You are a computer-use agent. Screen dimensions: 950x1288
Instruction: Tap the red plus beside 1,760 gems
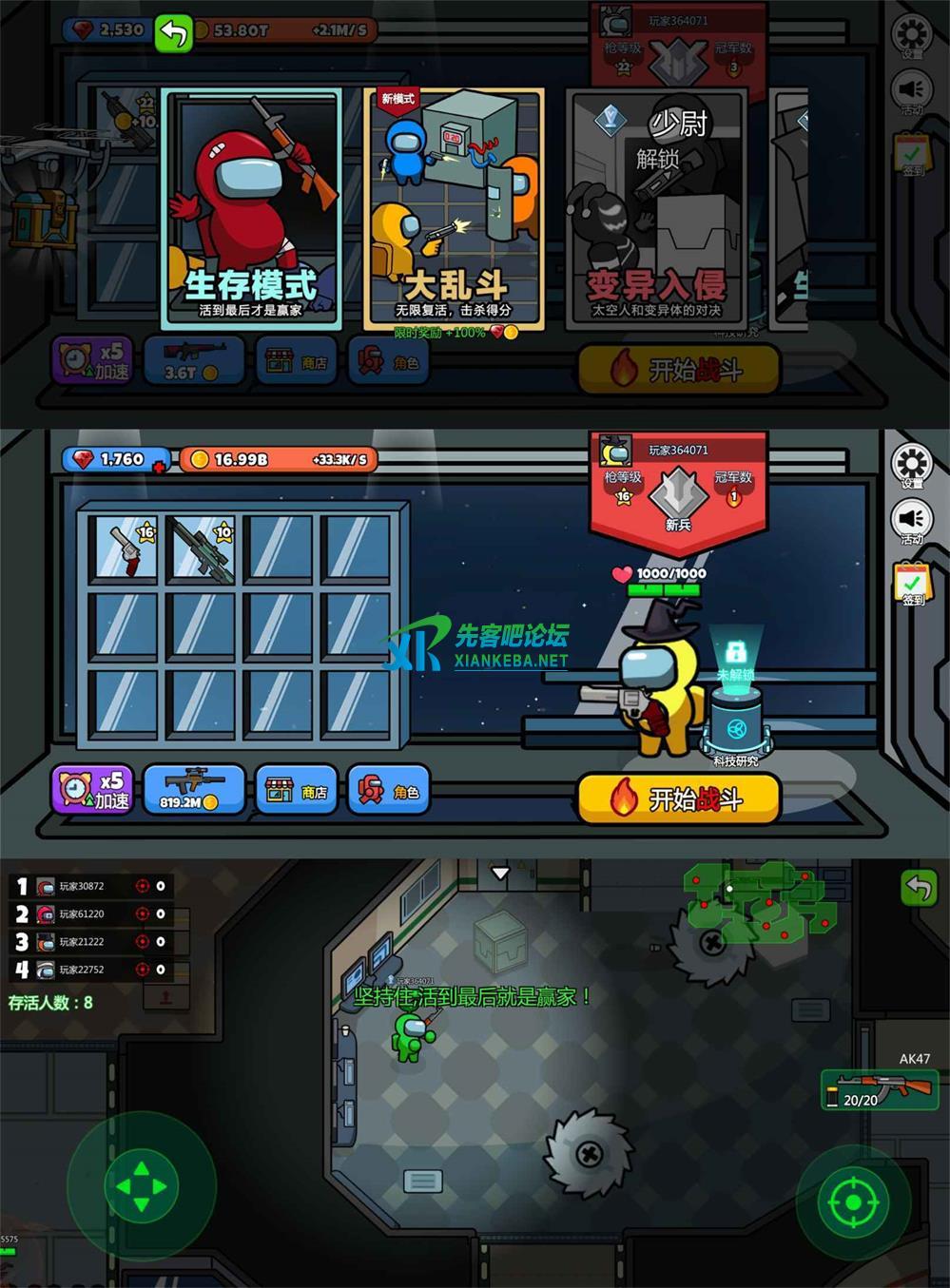(159, 466)
